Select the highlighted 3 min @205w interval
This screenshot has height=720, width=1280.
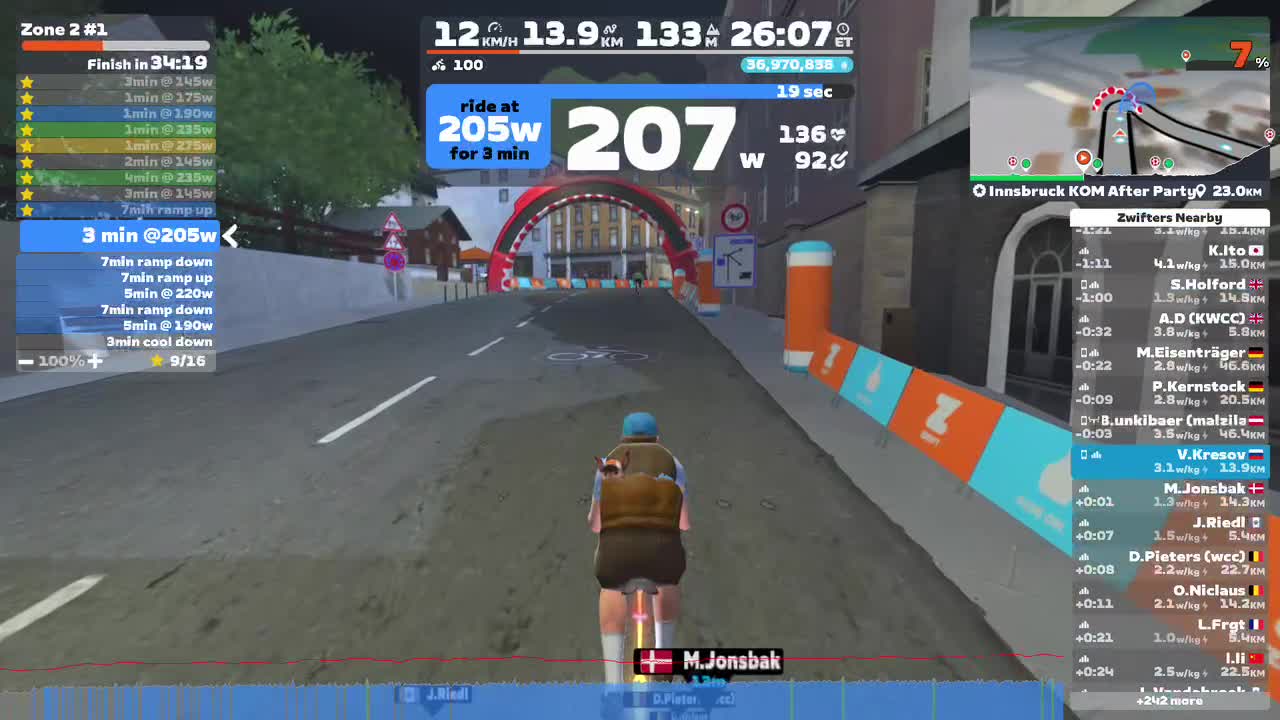[x=113, y=236]
